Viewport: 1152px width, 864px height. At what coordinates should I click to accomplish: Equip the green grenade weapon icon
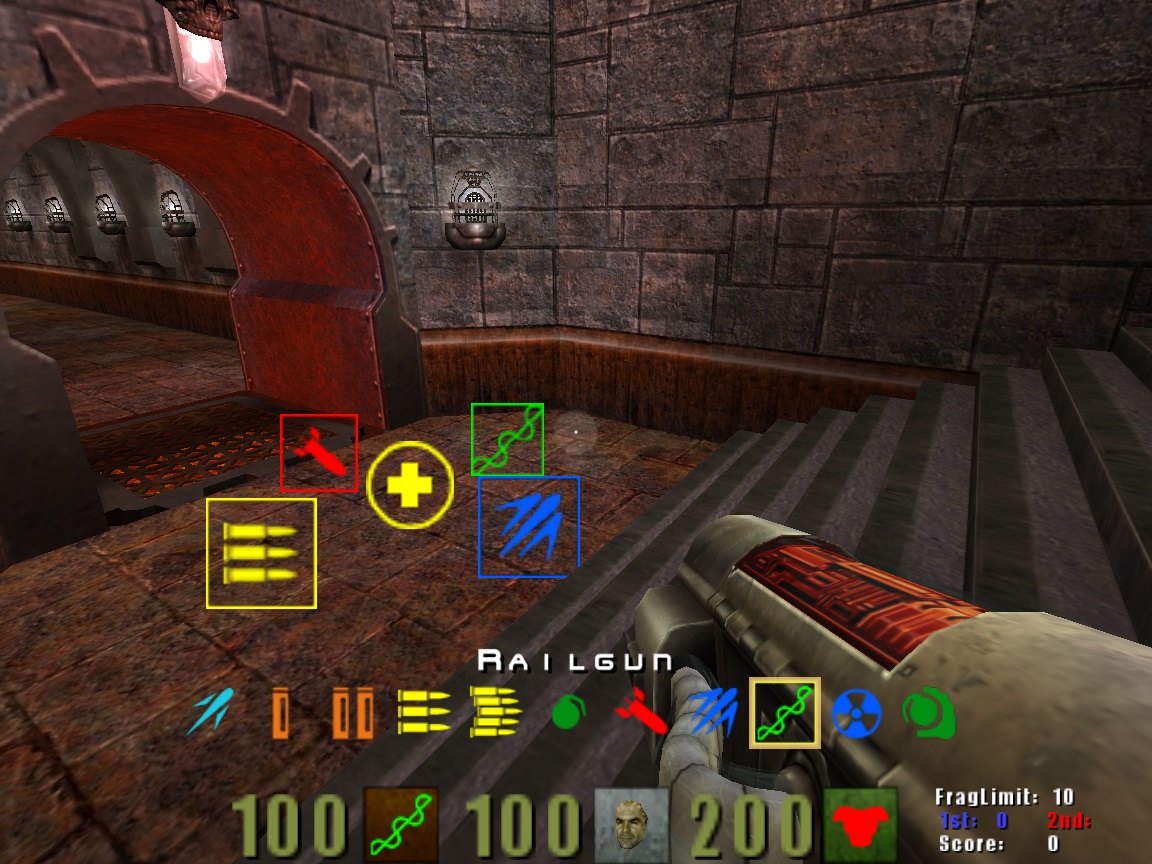click(x=568, y=714)
